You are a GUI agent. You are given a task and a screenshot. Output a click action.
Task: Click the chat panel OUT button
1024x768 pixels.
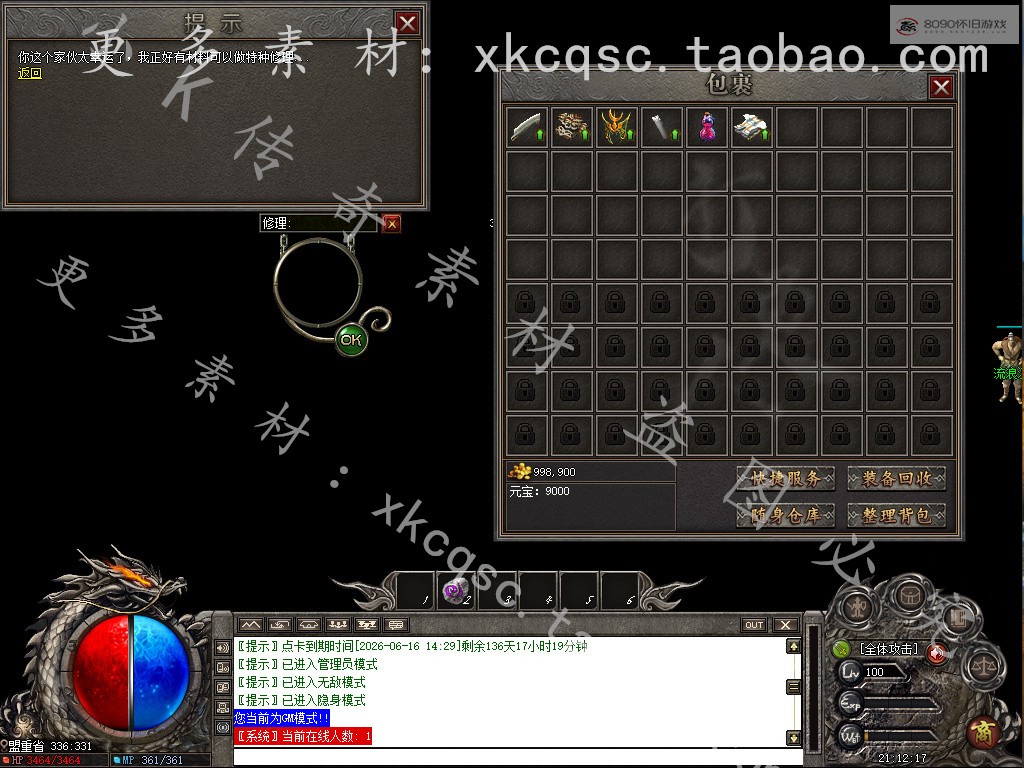click(754, 625)
